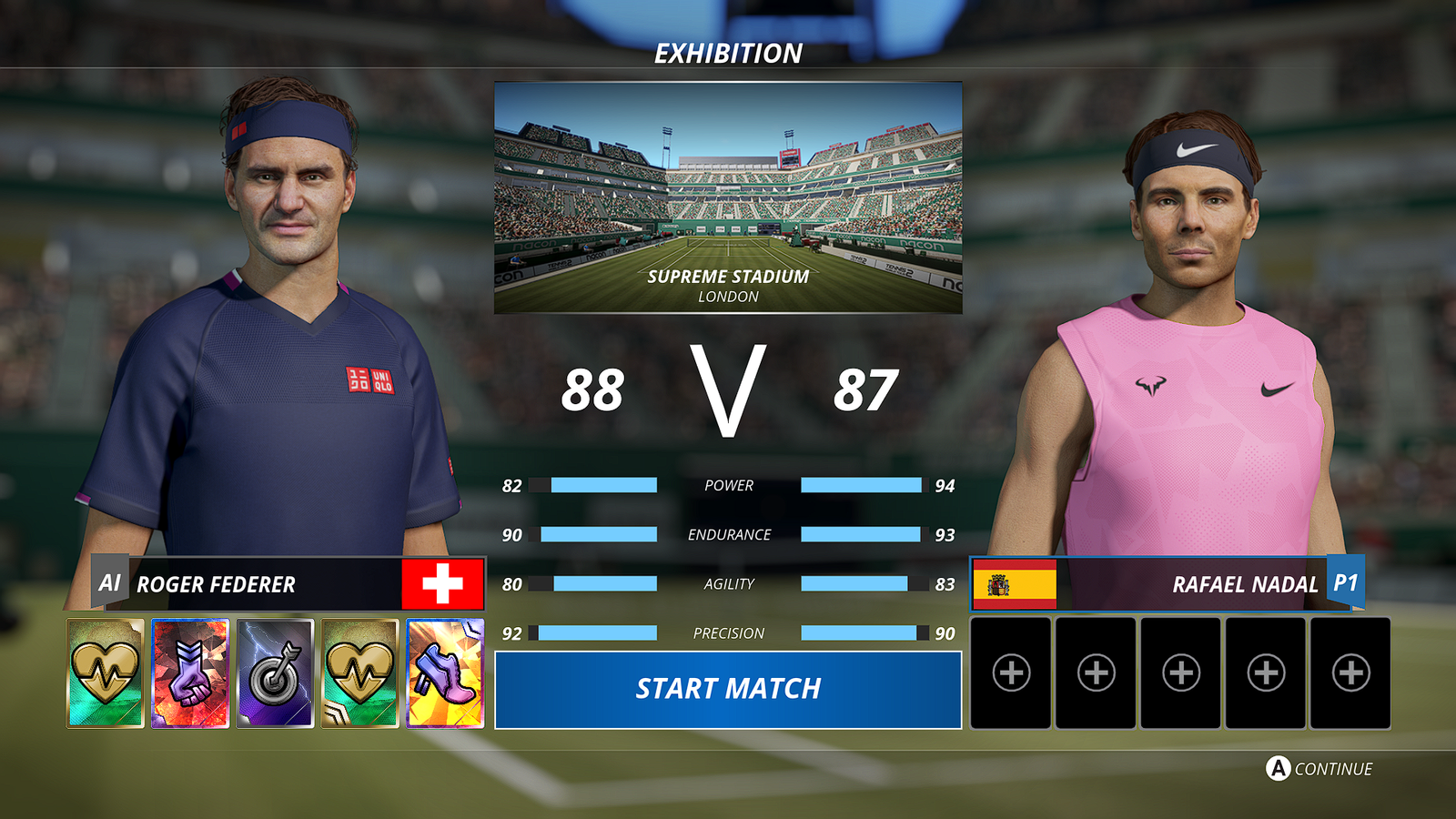Select the Roger Federer name panel

tap(273, 583)
